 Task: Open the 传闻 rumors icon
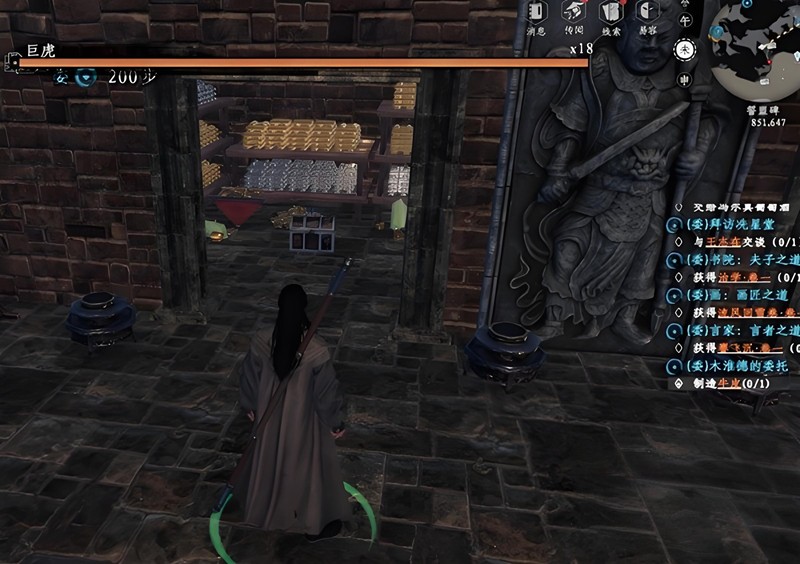tap(573, 14)
